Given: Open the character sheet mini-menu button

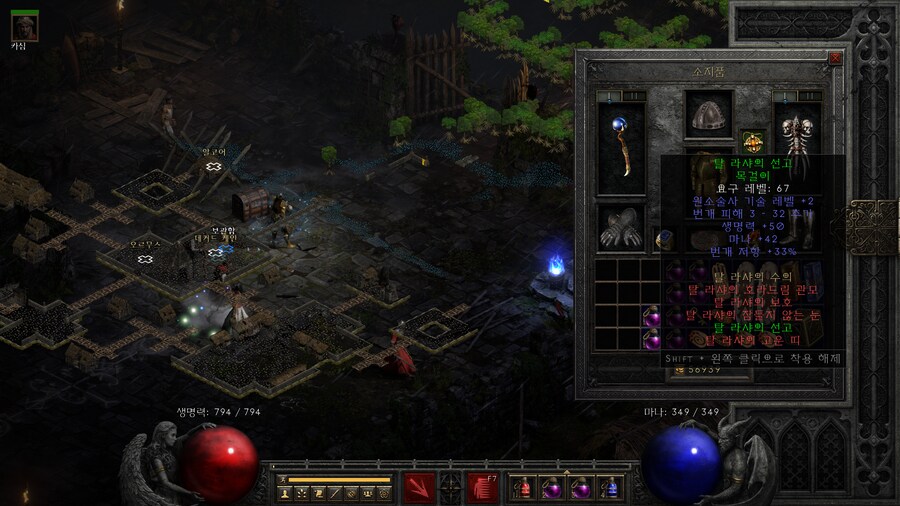Looking at the screenshot, I should (283, 493).
